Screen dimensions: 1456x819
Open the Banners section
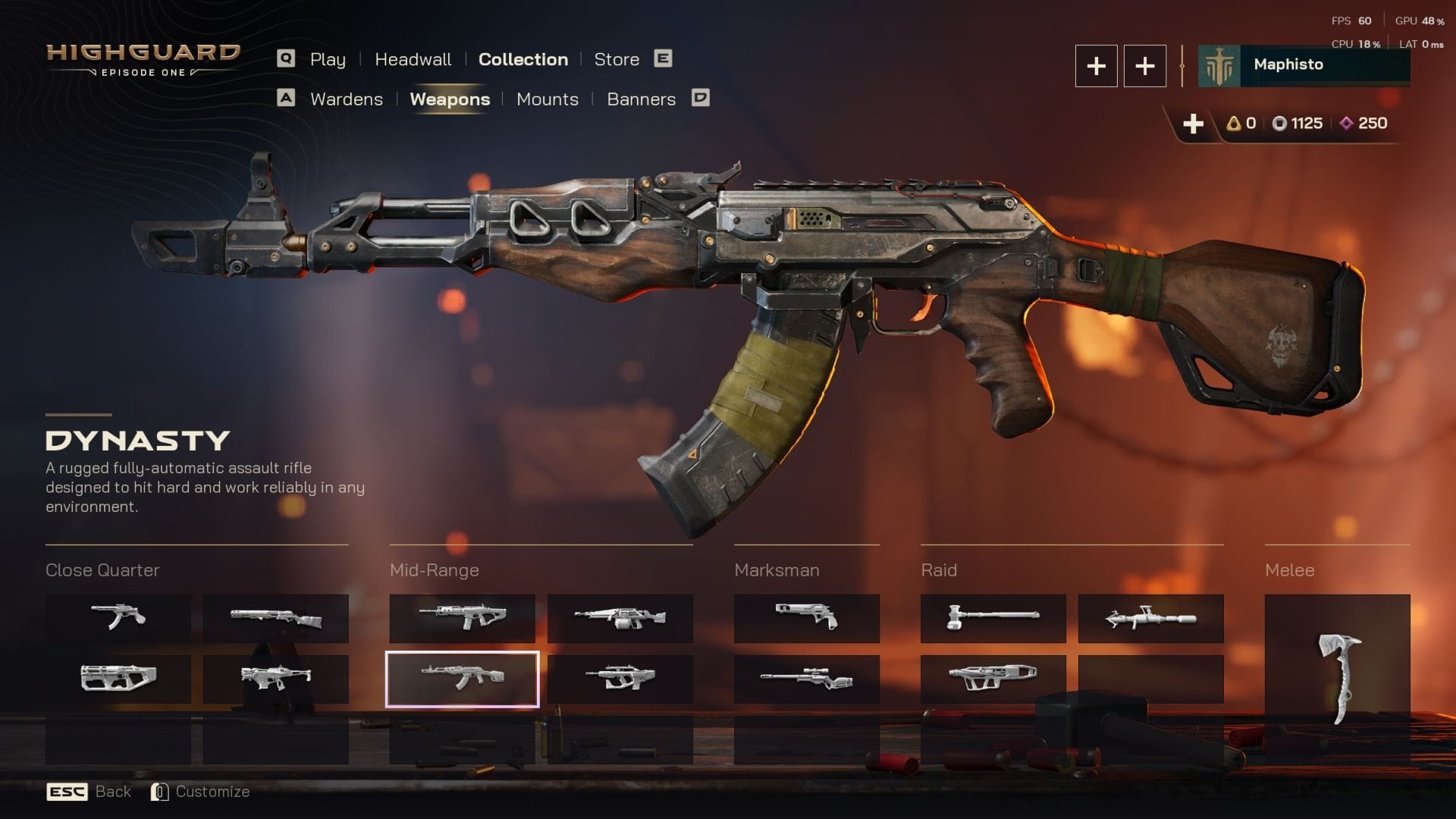tap(642, 99)
